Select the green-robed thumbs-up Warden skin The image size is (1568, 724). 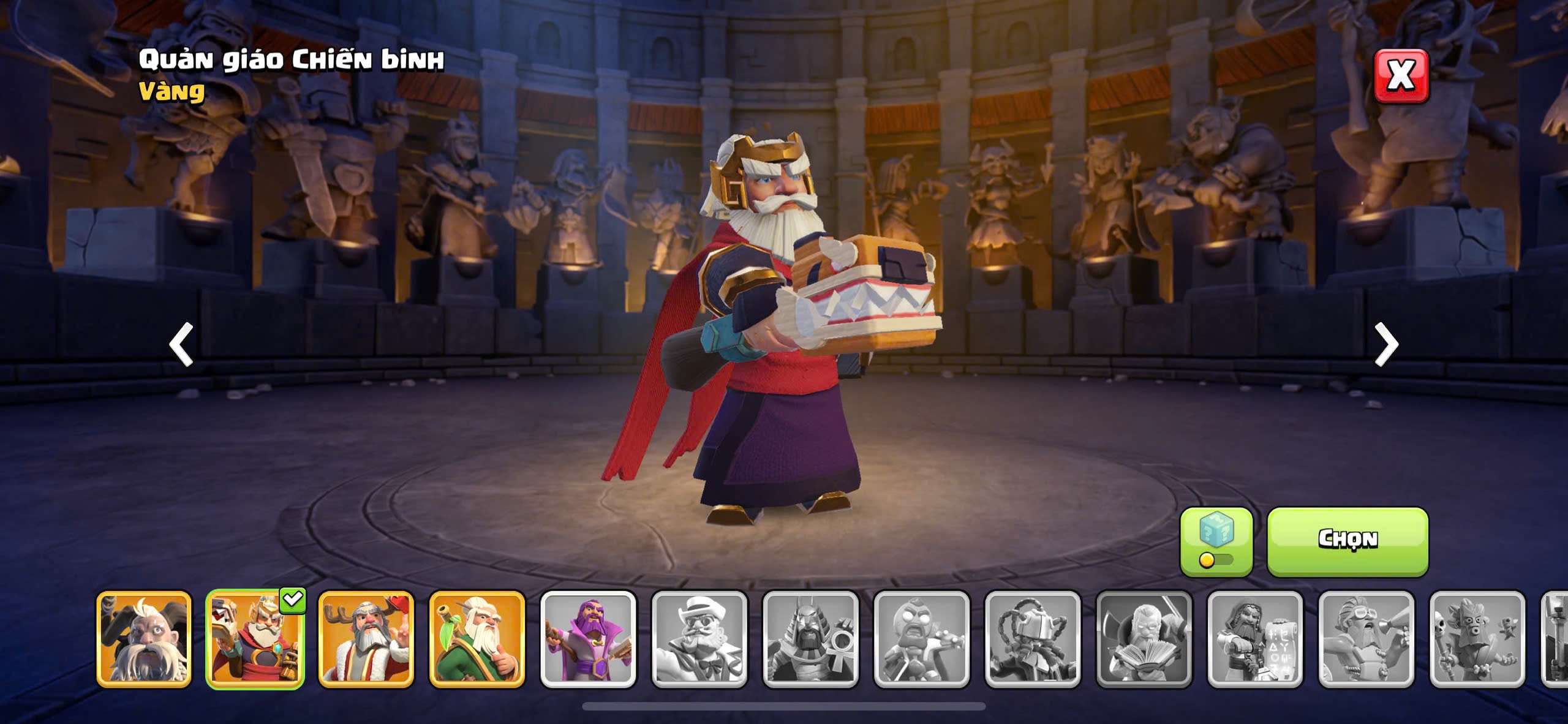pyautogui.click(x=477, y=639)
